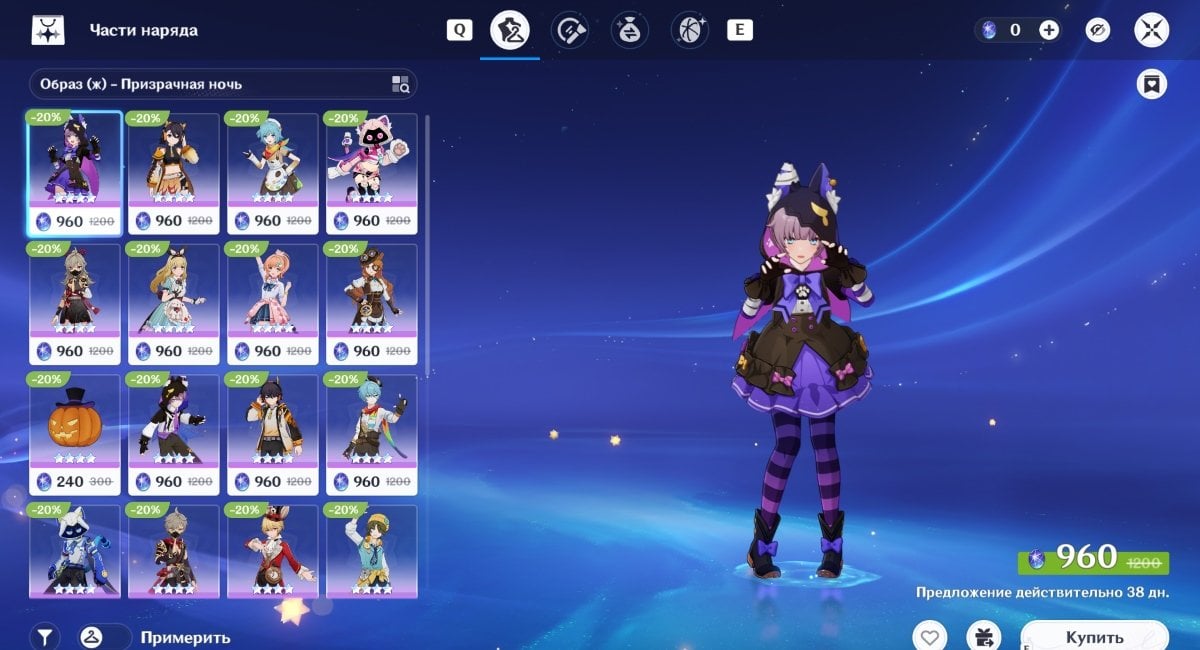1200x650 pixels.
Task: Select the purple cat-hood outfit thumbnail
Action: point(74,173)
